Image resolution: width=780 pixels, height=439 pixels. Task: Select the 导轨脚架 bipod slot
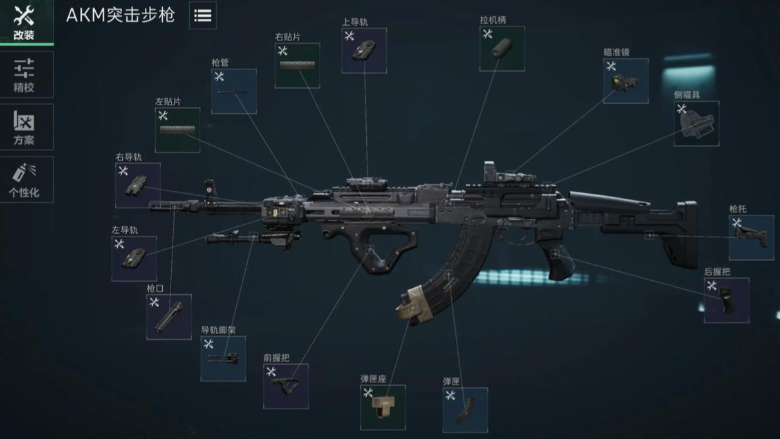click(223, 358)
